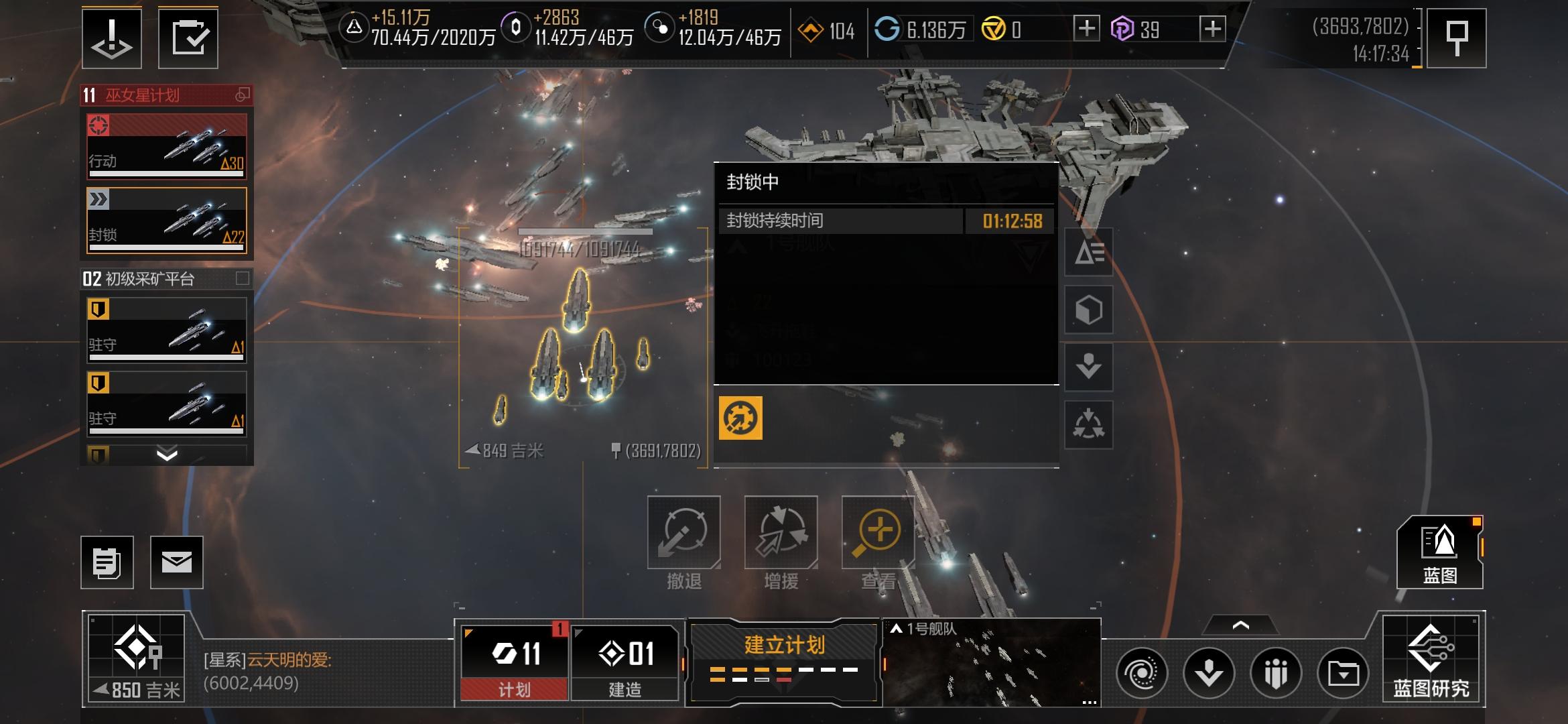This screenshot has width=1568, height=724.
Task: Select the 行动 fleet card
Action: coord(167,146)
